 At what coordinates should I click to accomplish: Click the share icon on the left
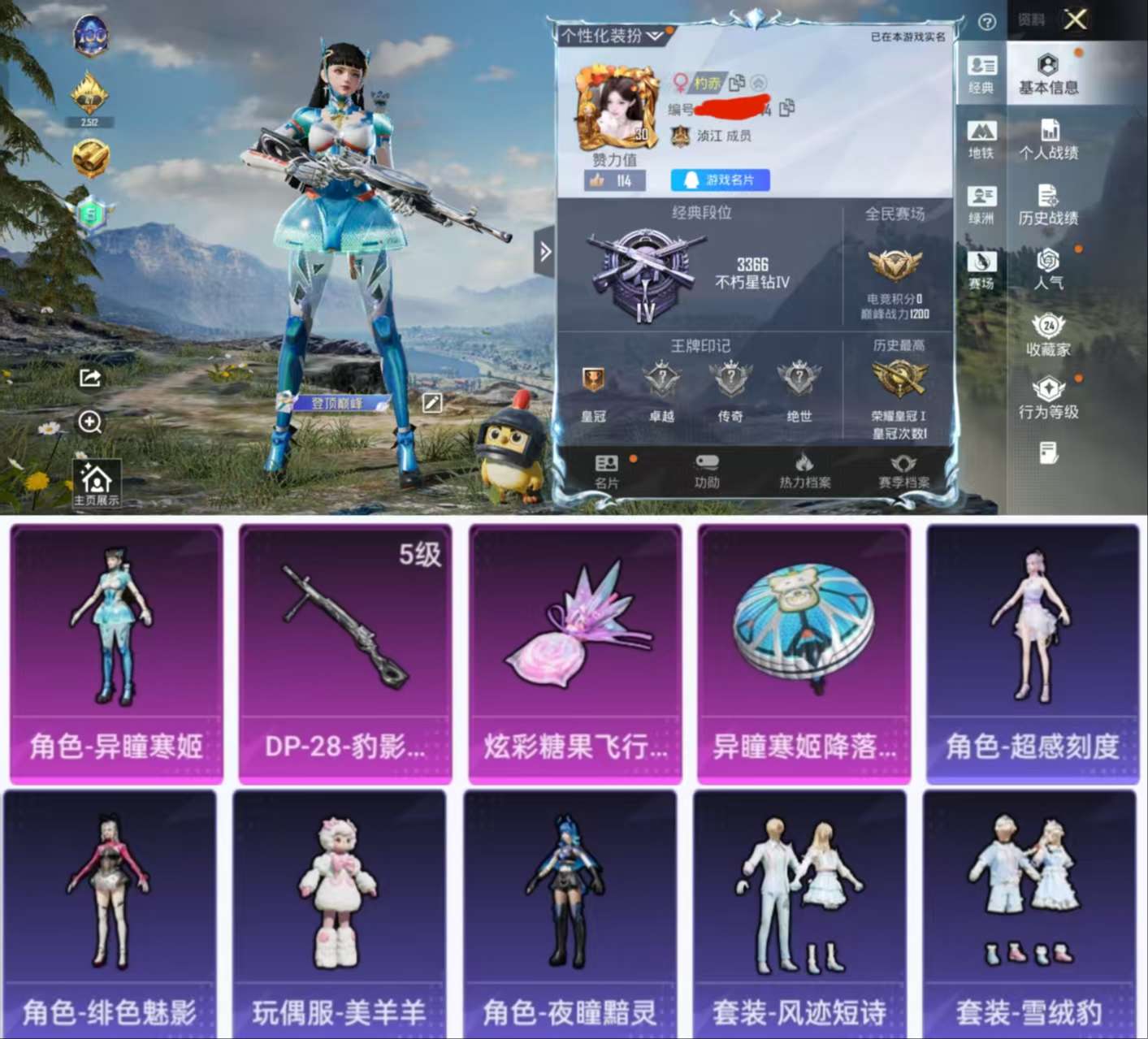click(x=91, y=377)
